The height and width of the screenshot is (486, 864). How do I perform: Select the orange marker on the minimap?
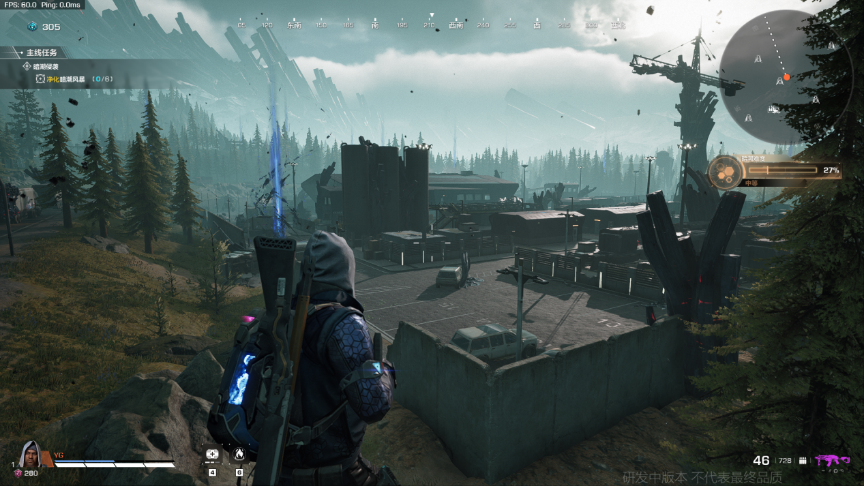pyautogui.click(x=787, y=77)
